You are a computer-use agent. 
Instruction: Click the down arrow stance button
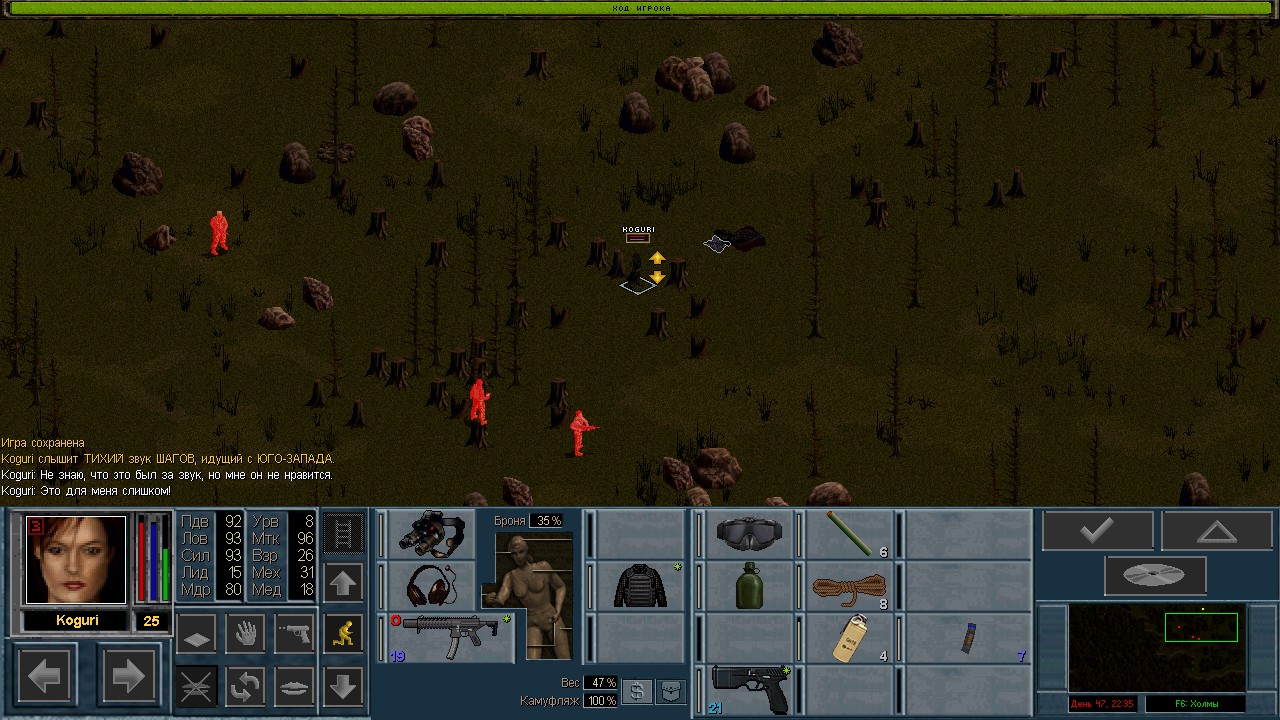[x=343, y=686]
